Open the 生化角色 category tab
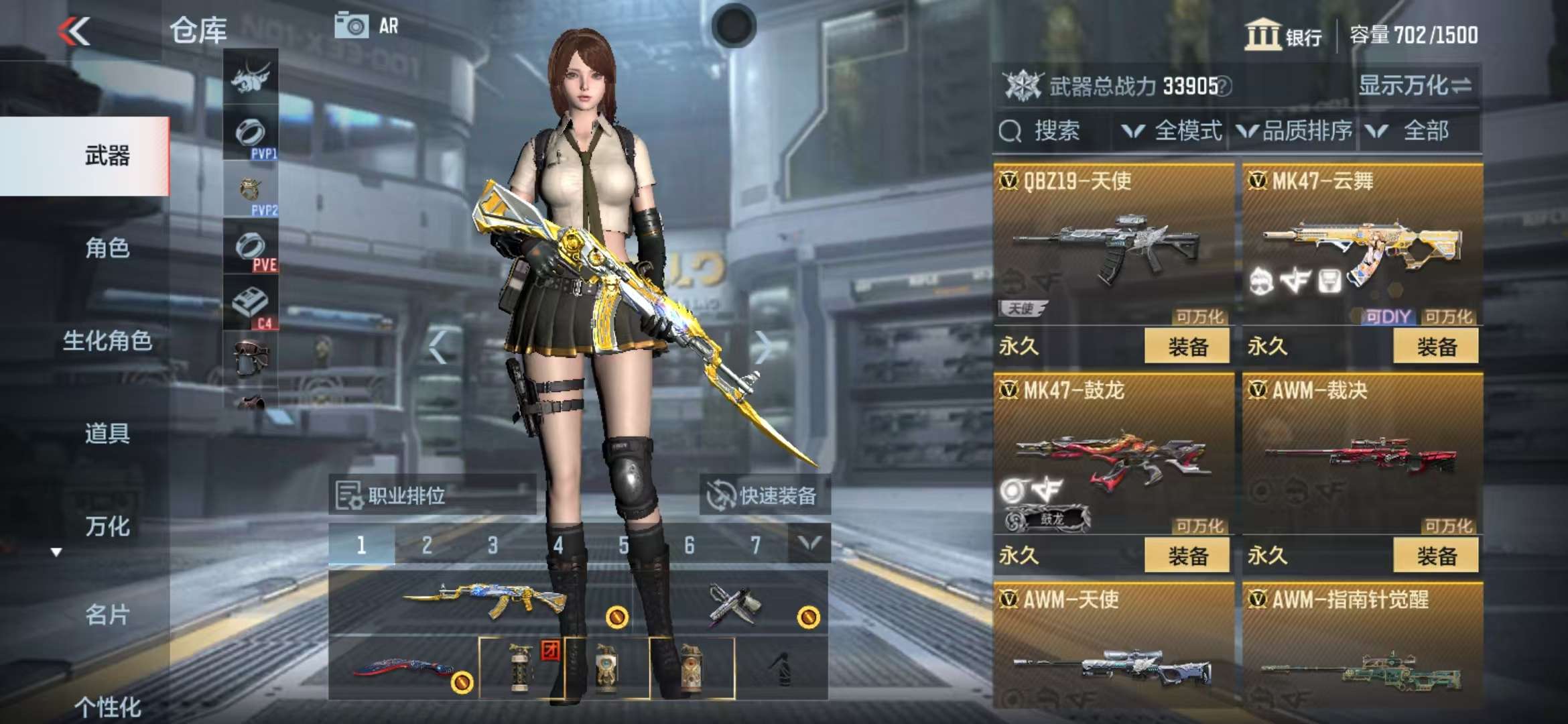This screenshot has height=724, width=1568. (x=107, y=341)
